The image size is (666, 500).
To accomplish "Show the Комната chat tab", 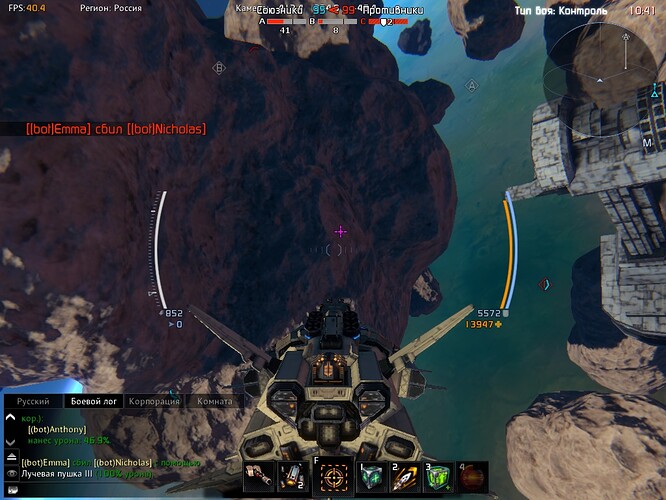I will (x=214, y=401).
